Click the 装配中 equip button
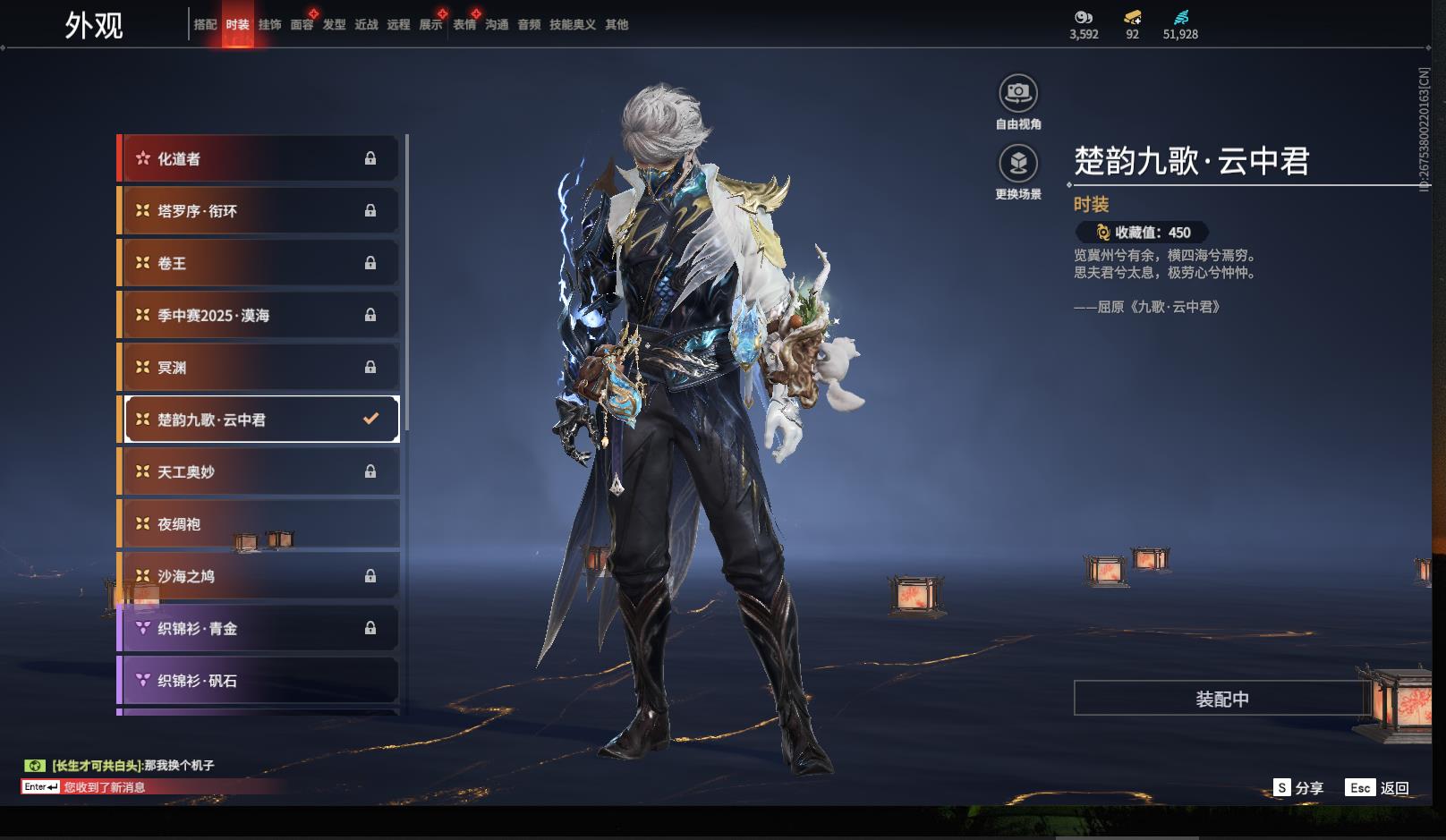 [x=1221, y=699]
